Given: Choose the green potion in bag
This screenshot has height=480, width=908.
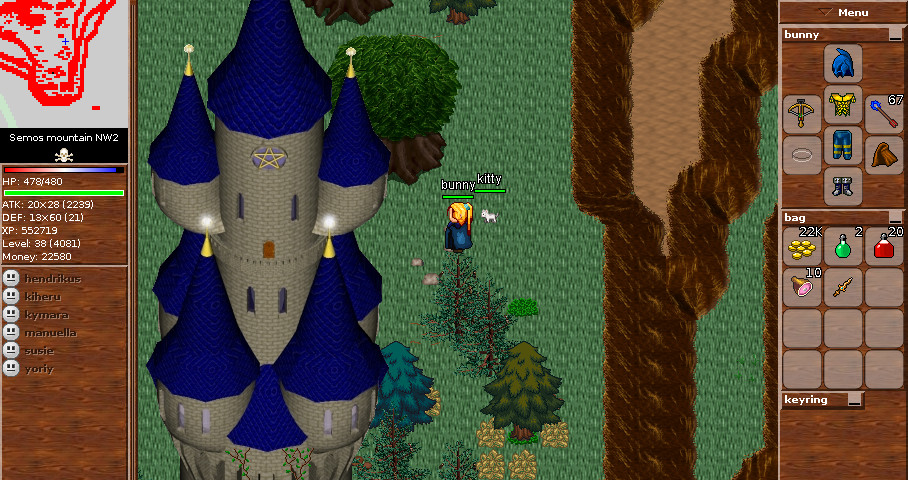Looking at the screenshot, I should coord(843,247).
